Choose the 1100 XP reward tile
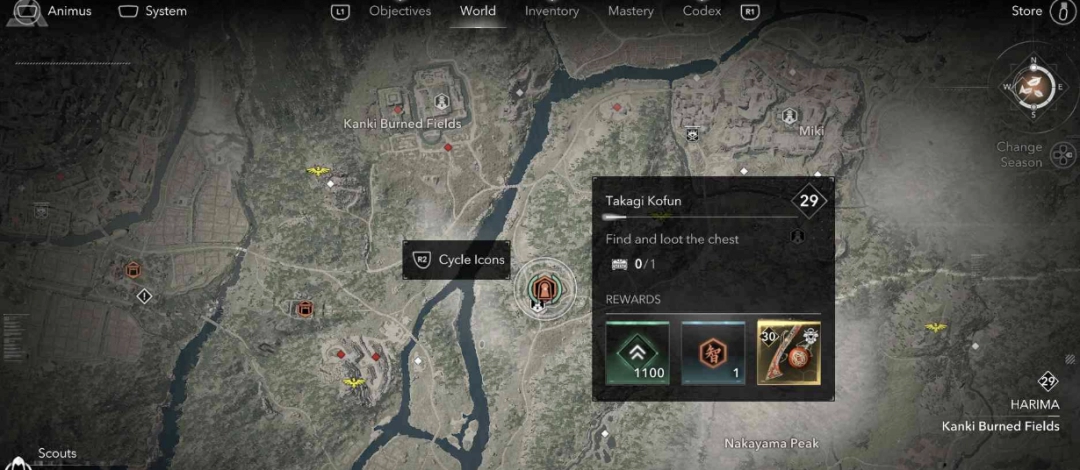The image size is (1080, 470). [637, 352]
